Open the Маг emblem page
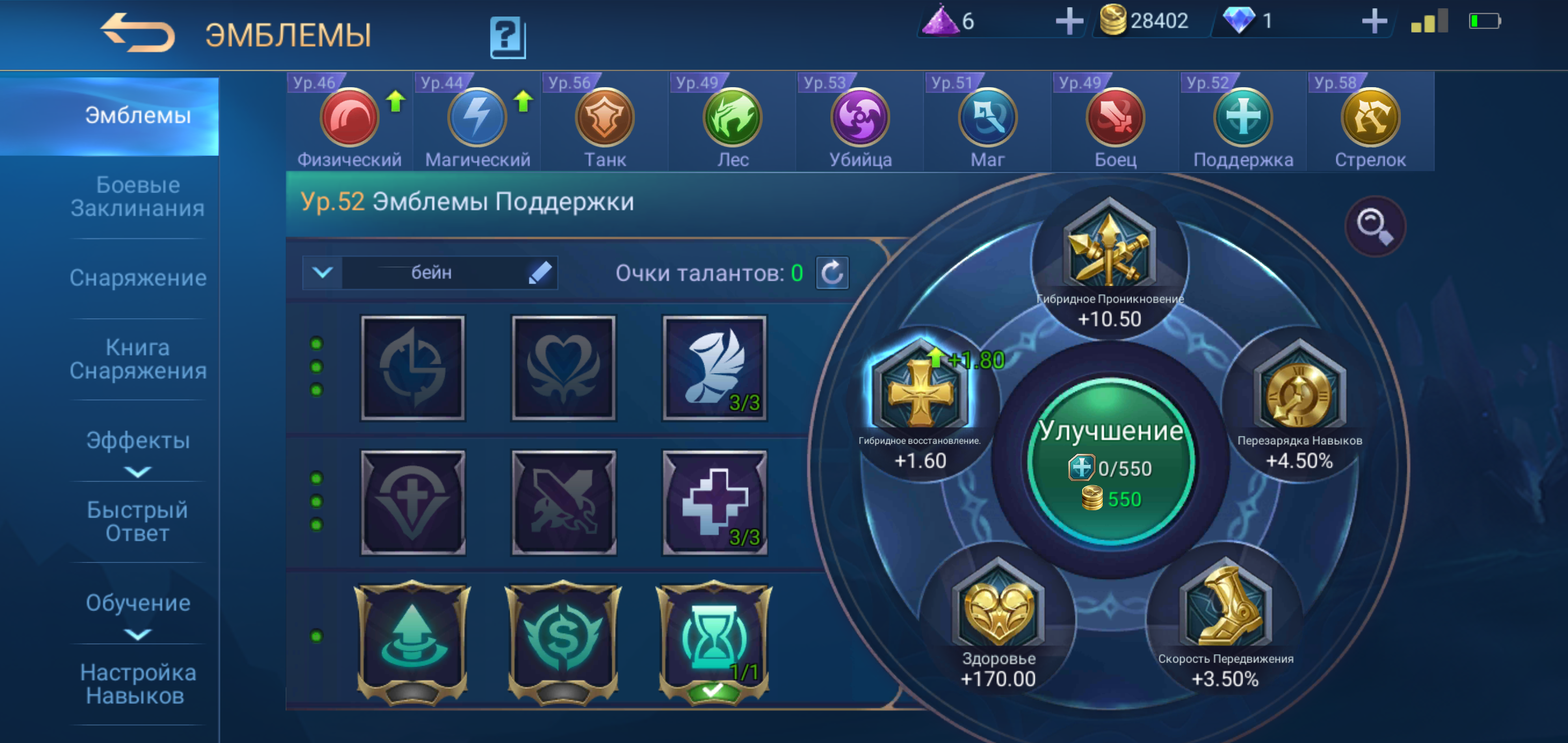This screenshot has width=1568, height=743. point(987,119)
